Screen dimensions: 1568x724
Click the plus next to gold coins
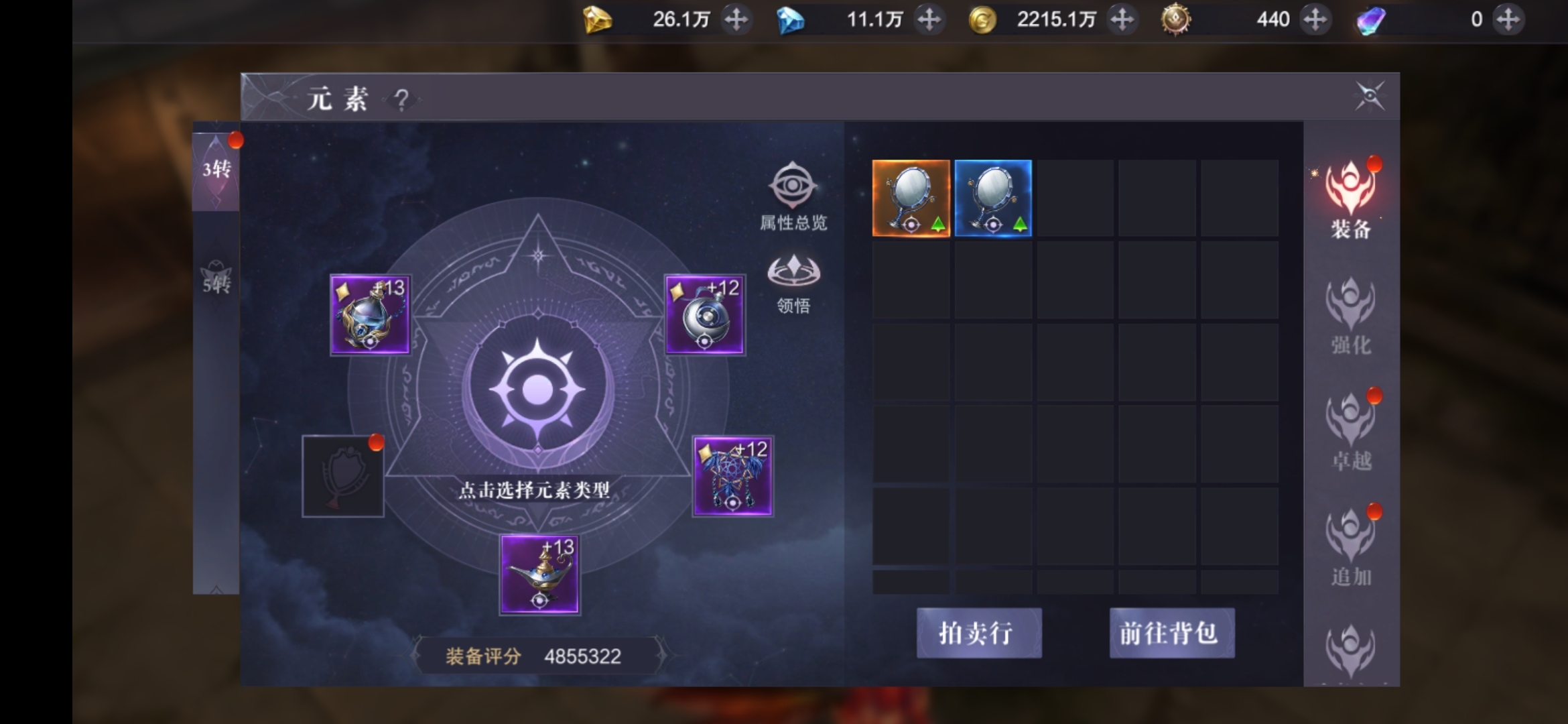(1123, 19)
